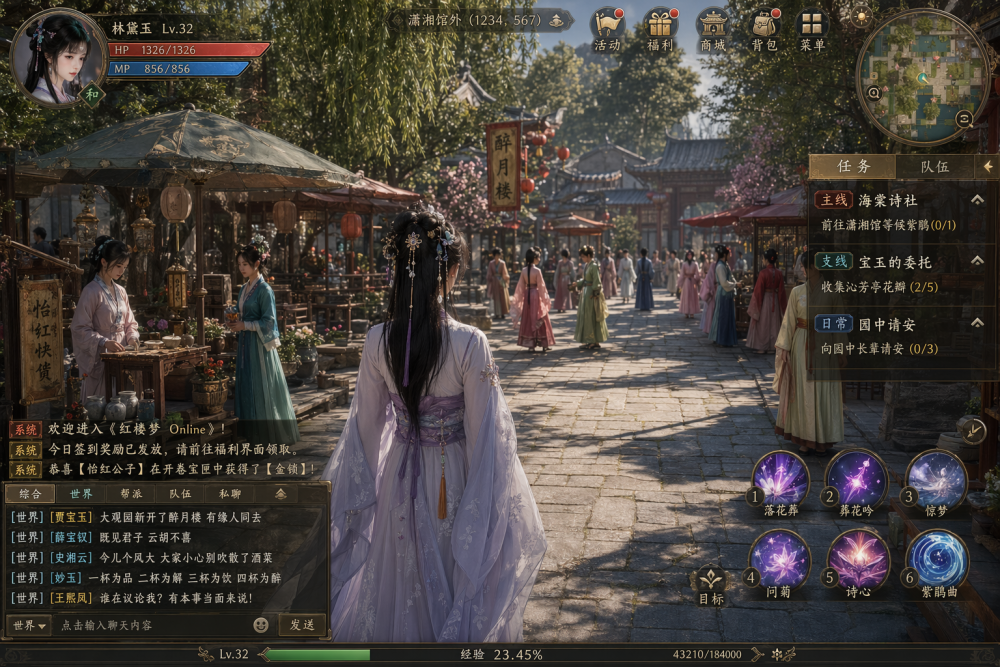This screenshot has height=667, width=1000.
Task: Trigger the 问菊 skill
Action: click(780, 558)
